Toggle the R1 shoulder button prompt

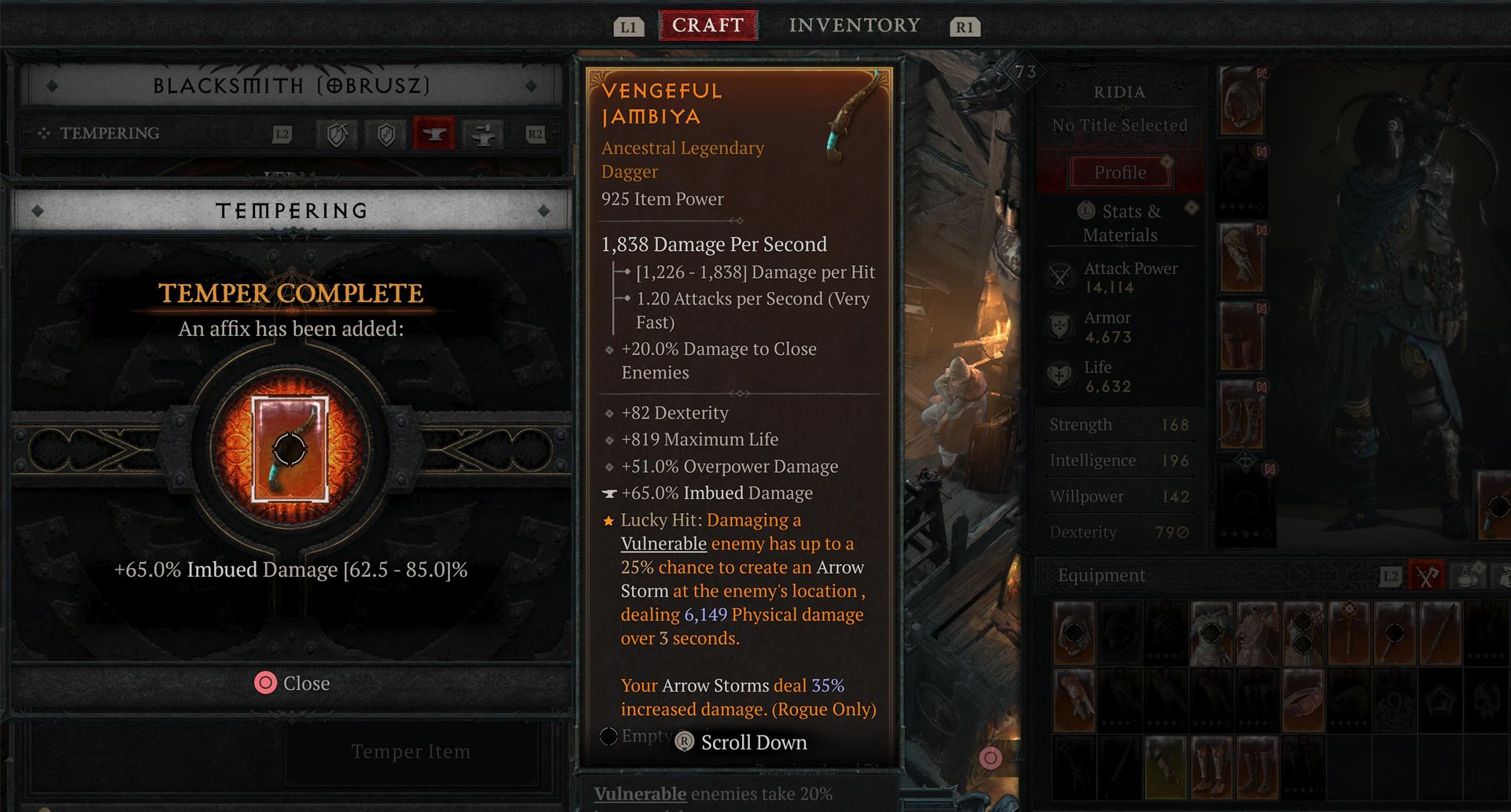(x=964, y=24)
